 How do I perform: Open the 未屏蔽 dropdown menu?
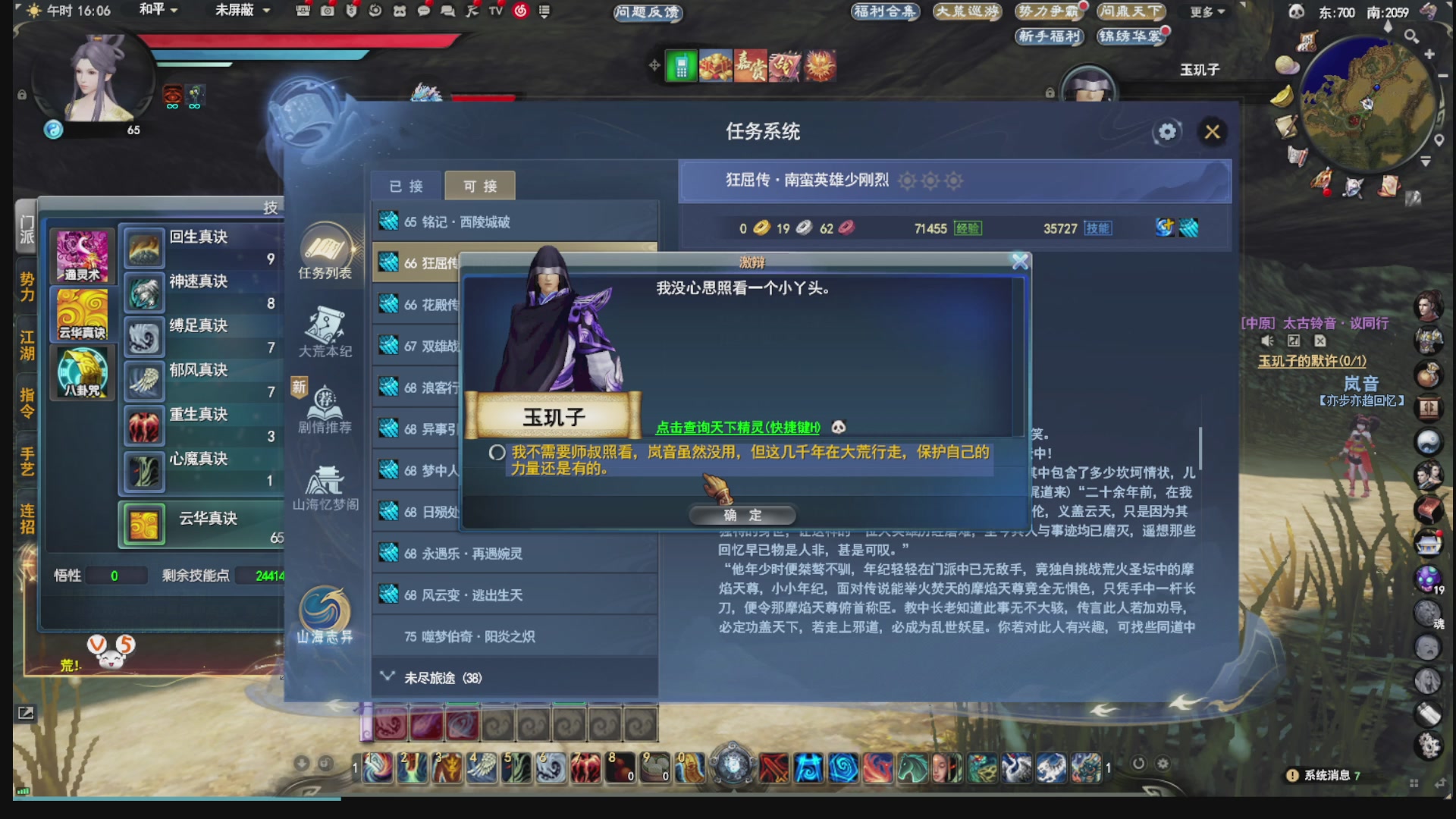click(238, 11)
